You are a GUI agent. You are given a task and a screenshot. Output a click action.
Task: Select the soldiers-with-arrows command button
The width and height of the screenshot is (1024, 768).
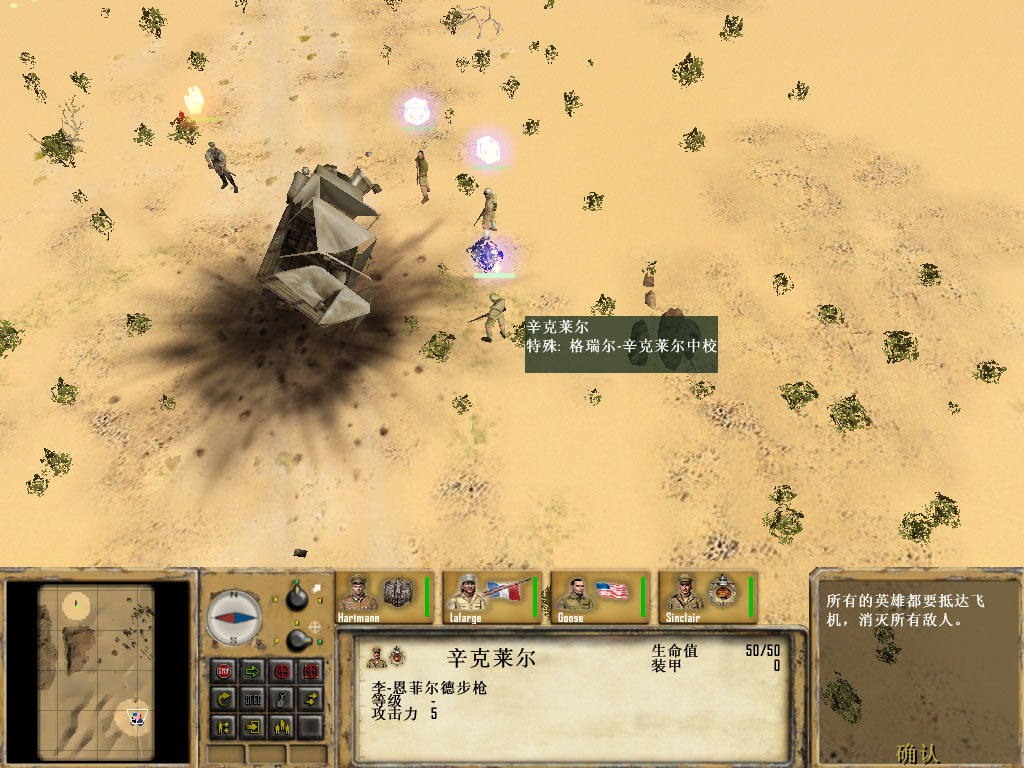tap(224, 726)
